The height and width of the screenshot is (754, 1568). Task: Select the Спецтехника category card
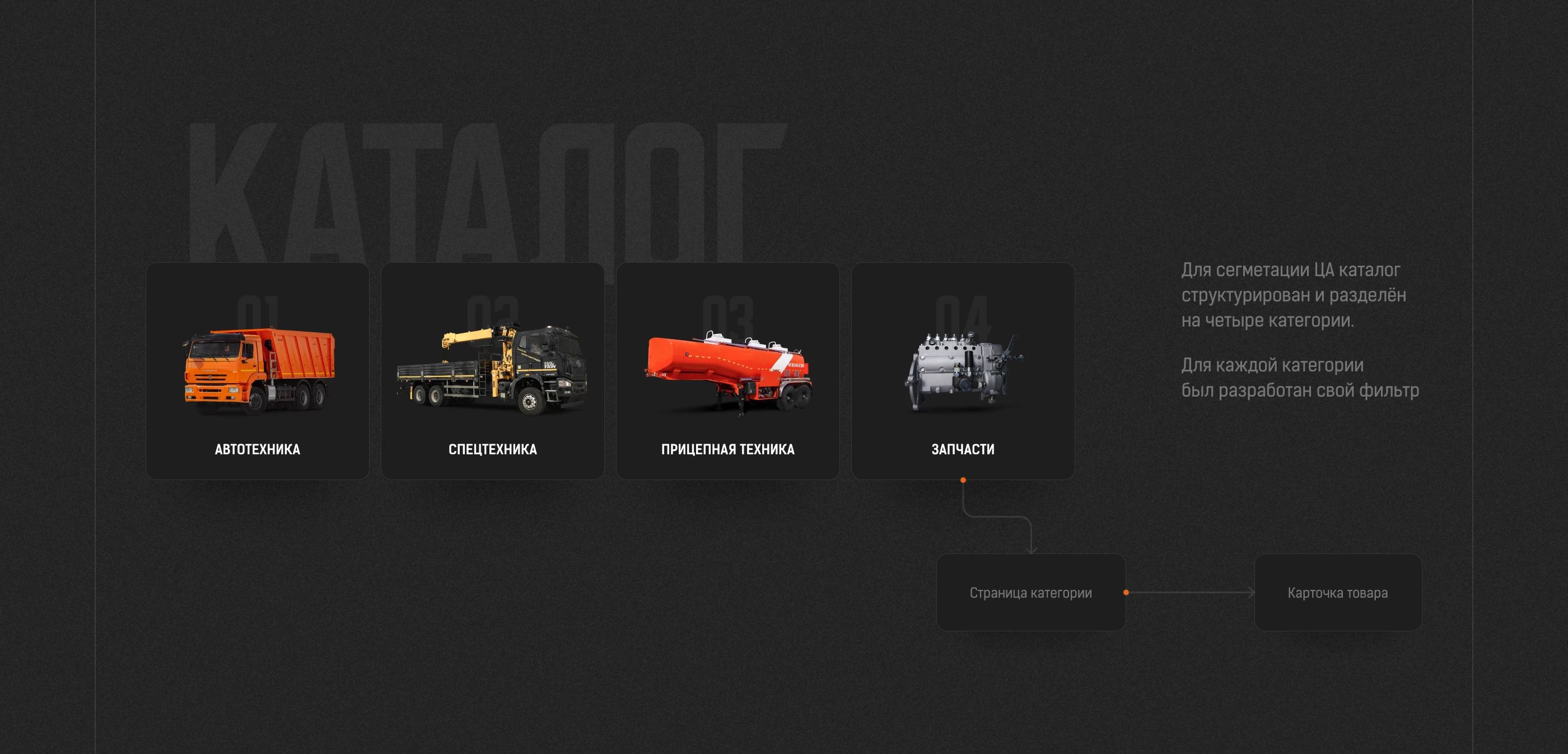(492, 371)
